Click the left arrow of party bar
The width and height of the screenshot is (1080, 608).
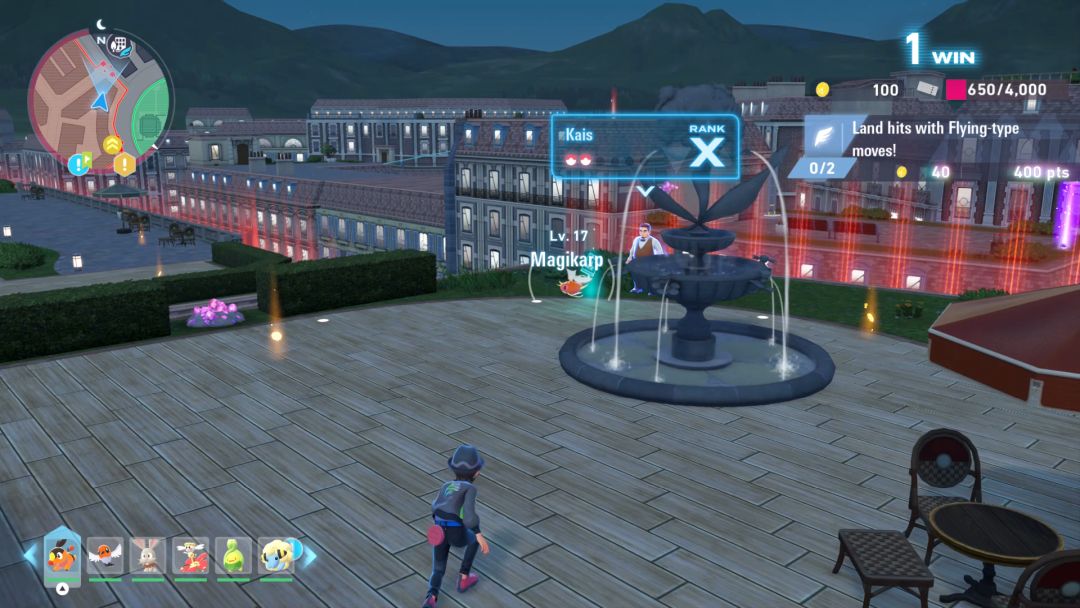30,555
